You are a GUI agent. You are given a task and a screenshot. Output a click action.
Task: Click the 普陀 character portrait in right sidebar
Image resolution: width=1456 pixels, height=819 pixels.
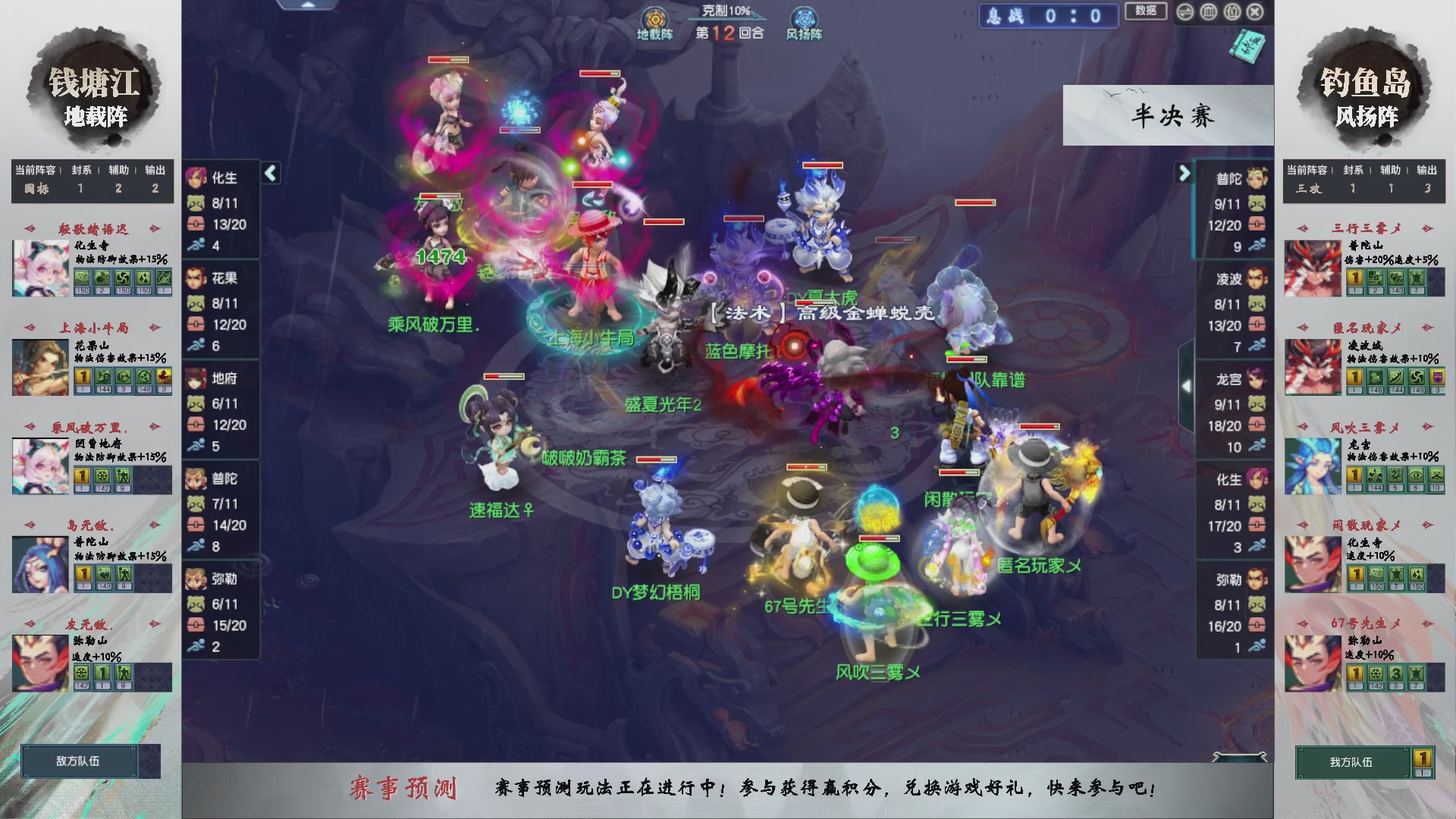click(x=1258, y=176)
